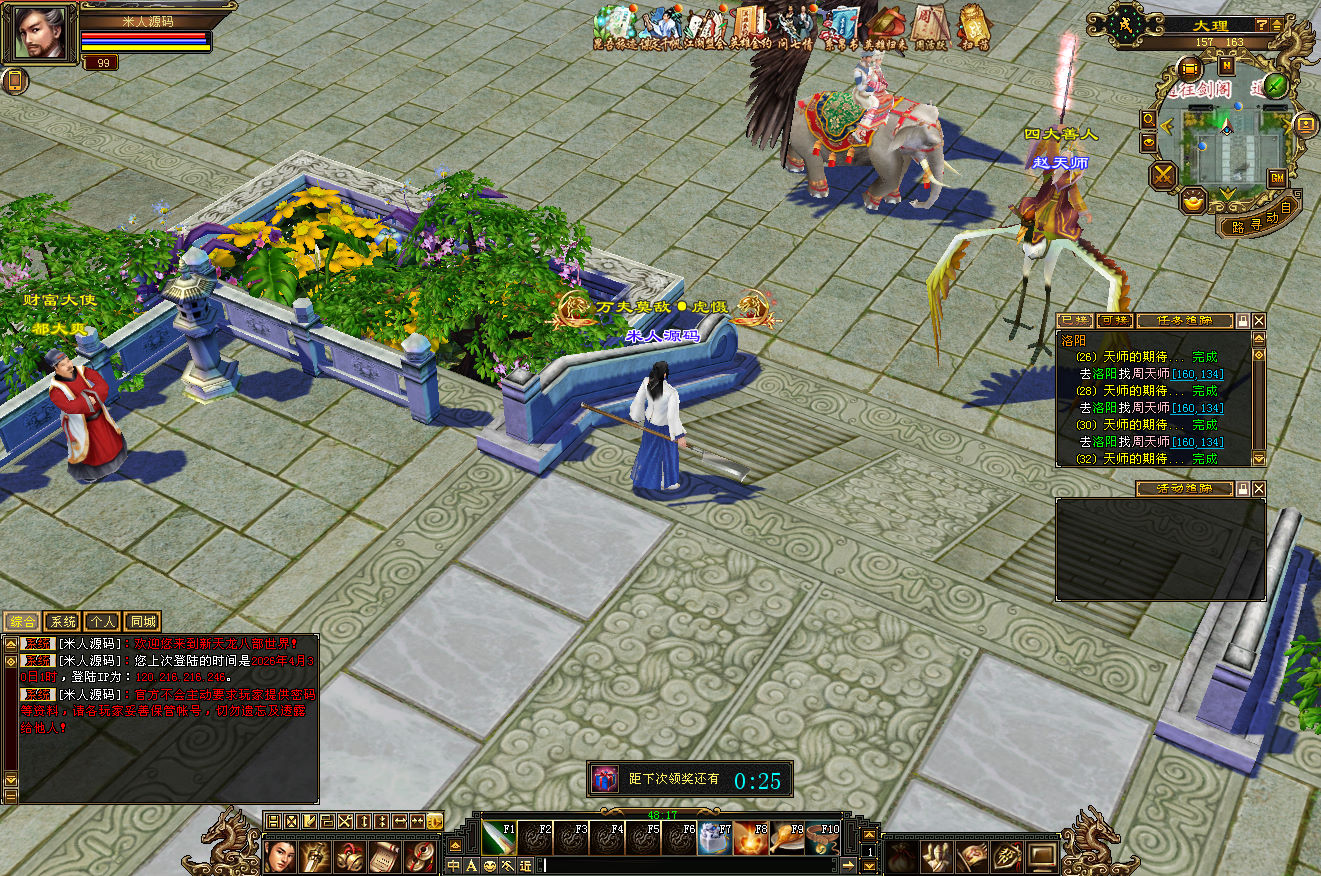Use the sword skill in slot F1
This screenshot has height=876, width=1321.
coord(498,838)
